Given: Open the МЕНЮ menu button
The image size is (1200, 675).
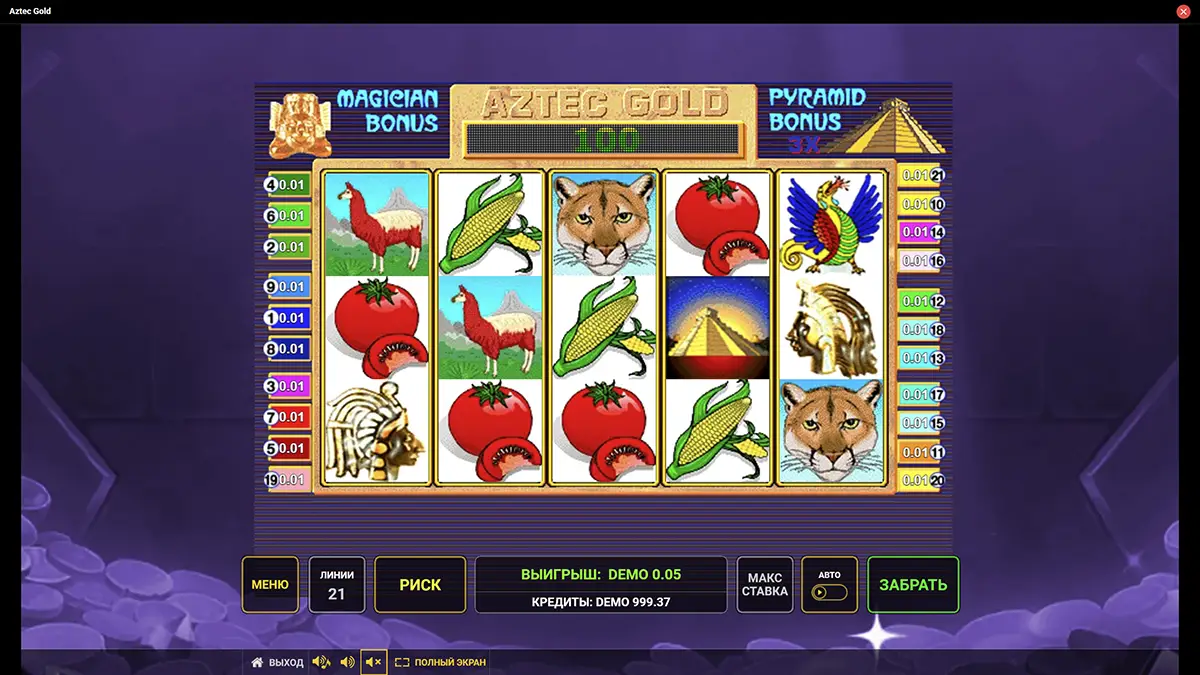Looking at the screenshot, I should pyautogui.click(x=270, y=585).
